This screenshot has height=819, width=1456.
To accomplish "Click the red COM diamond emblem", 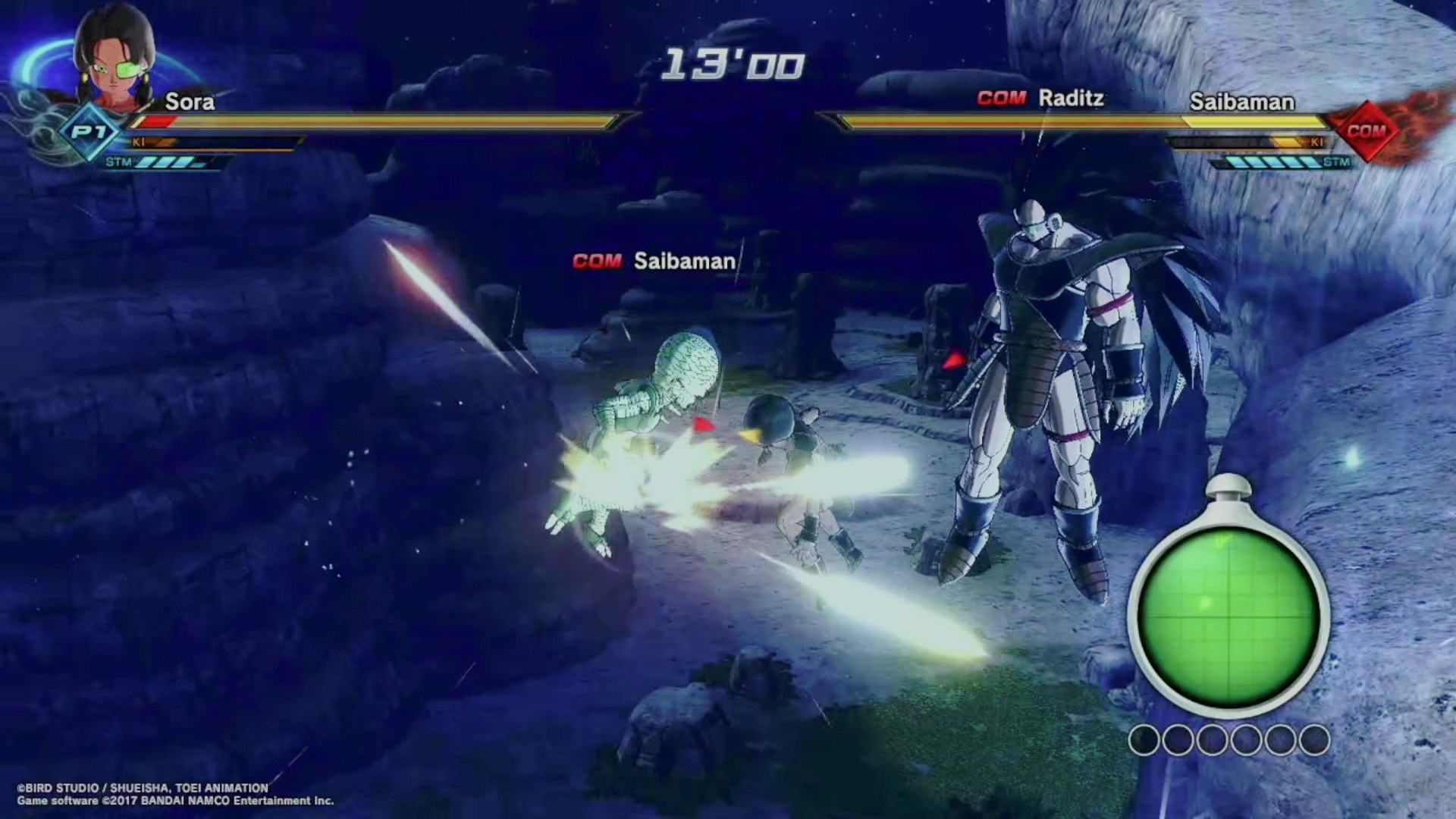I will click(1366, 131).
